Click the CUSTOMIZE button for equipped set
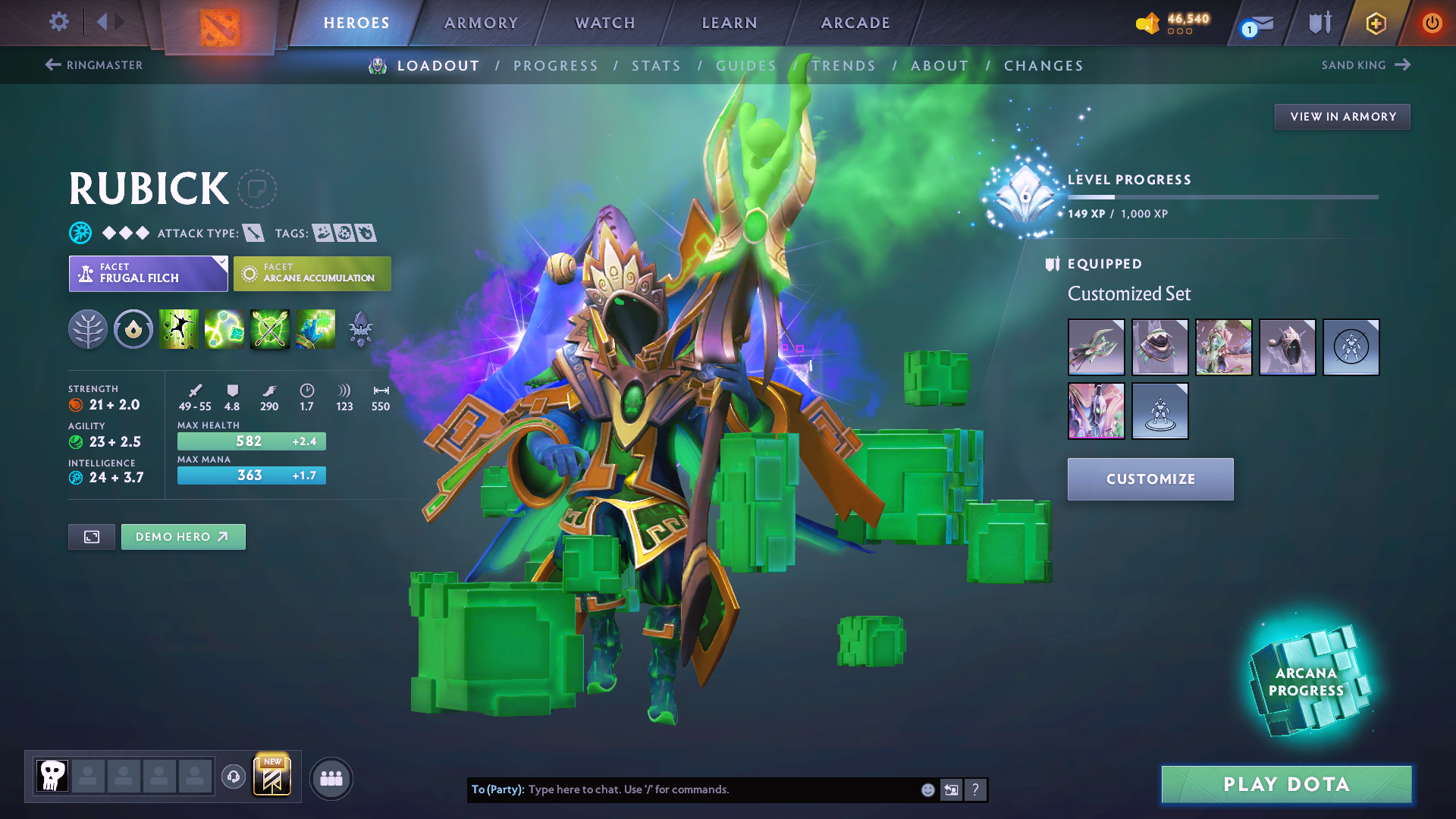The width and height of the screenshot is (1456, 819). (1150, 479)
